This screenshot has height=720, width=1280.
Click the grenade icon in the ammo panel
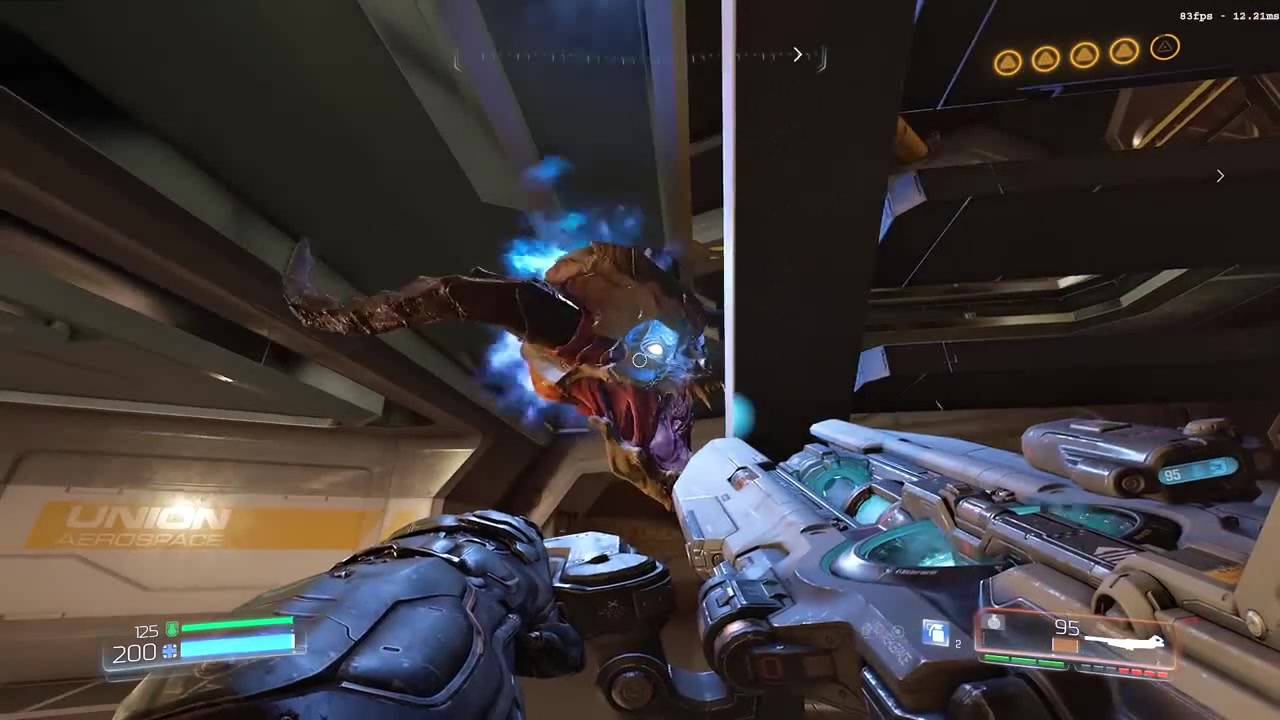(994, 622)
